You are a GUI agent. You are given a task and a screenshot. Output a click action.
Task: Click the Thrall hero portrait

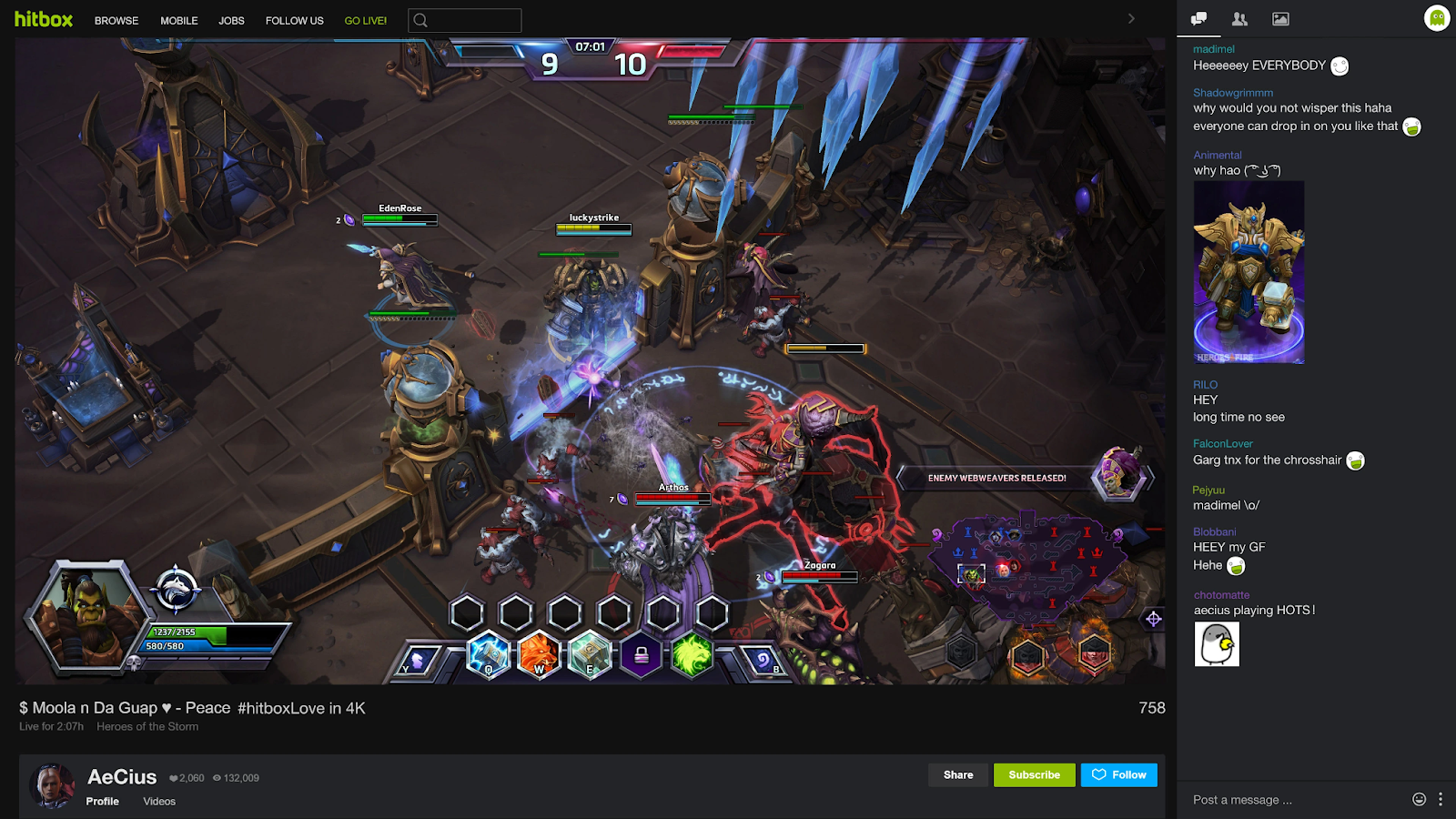tap(88, 615)
